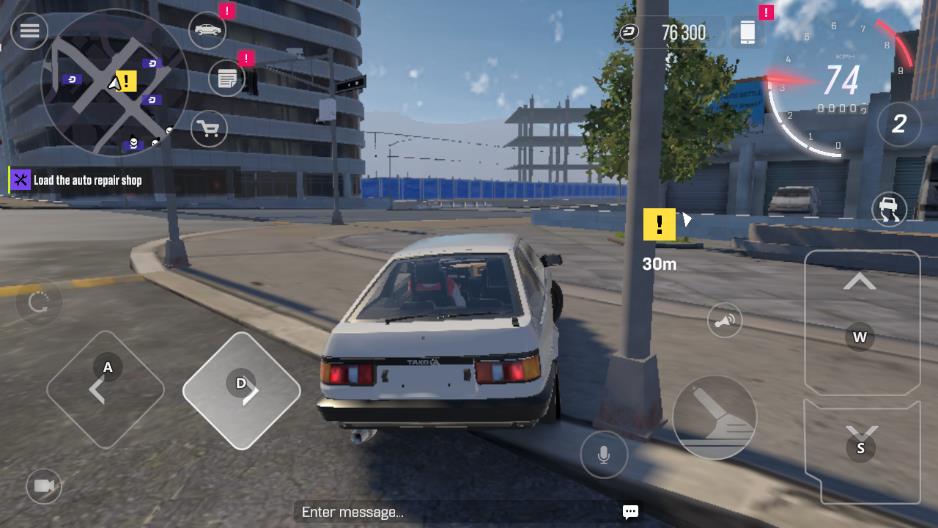The image size is (938, 528).
Task: Open the phone icon
Action: [x=747, y=32]
